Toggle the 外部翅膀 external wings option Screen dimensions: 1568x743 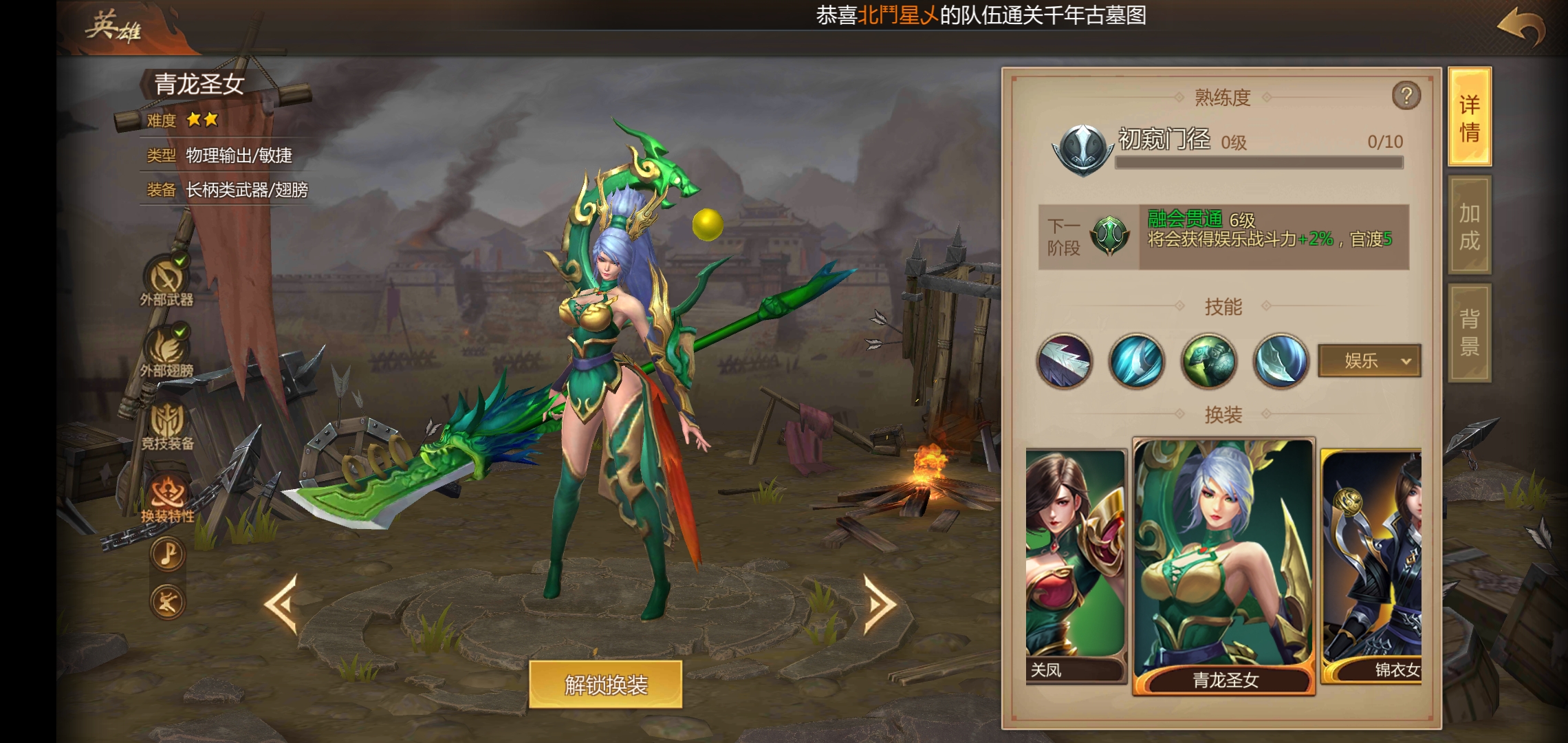(166, 351)
